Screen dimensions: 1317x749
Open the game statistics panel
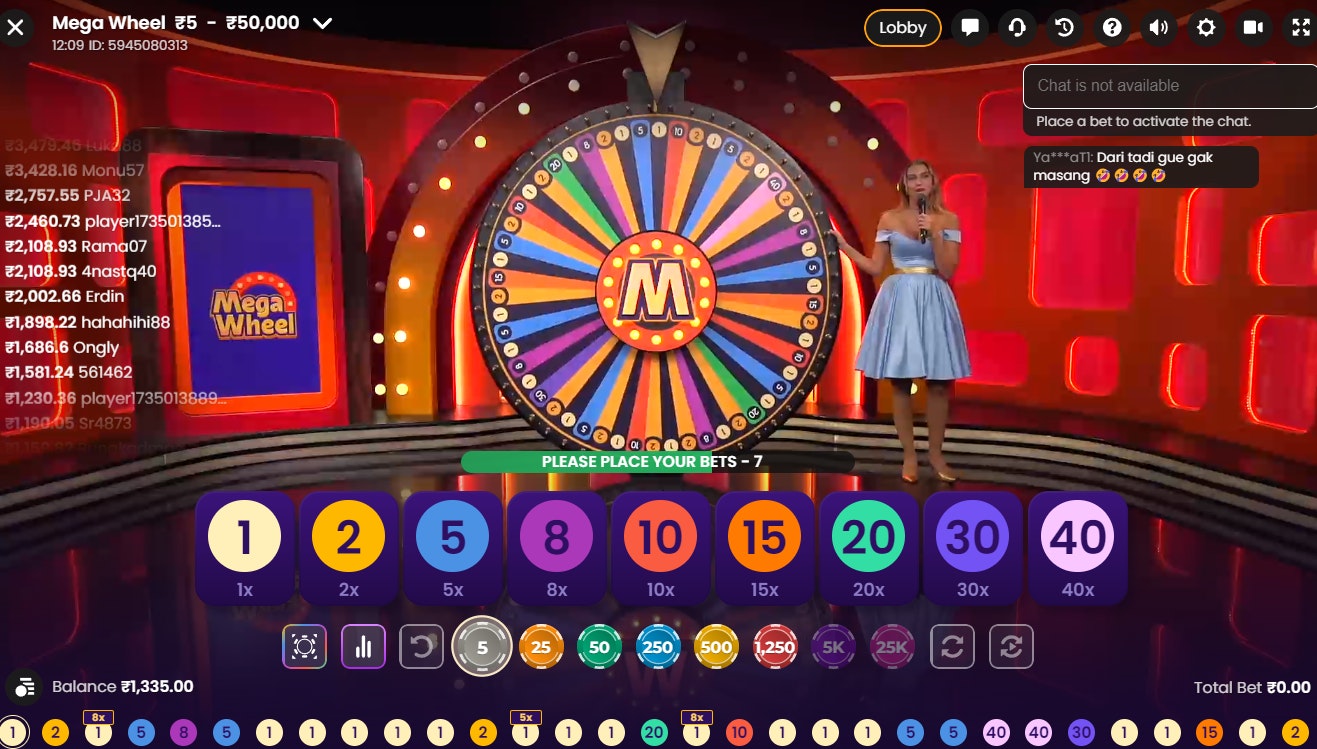point(363,646)
